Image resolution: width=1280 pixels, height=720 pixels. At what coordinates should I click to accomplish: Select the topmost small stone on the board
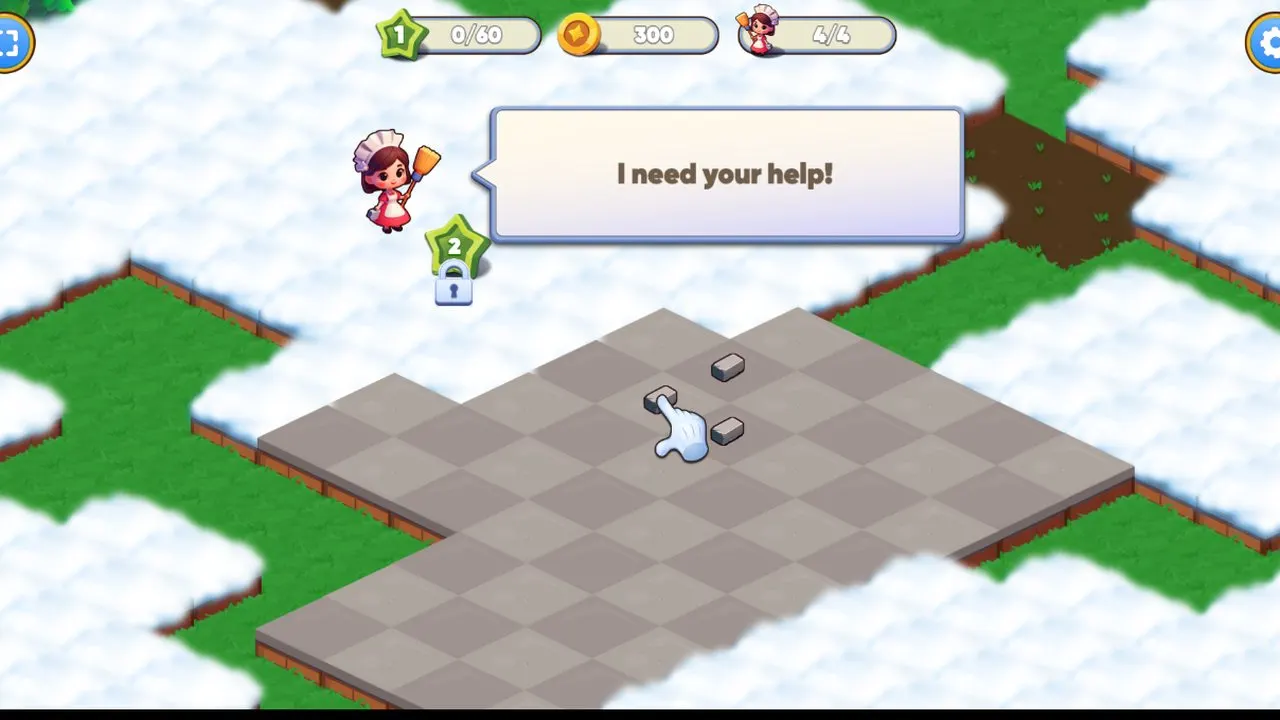[x=727, y=367]
